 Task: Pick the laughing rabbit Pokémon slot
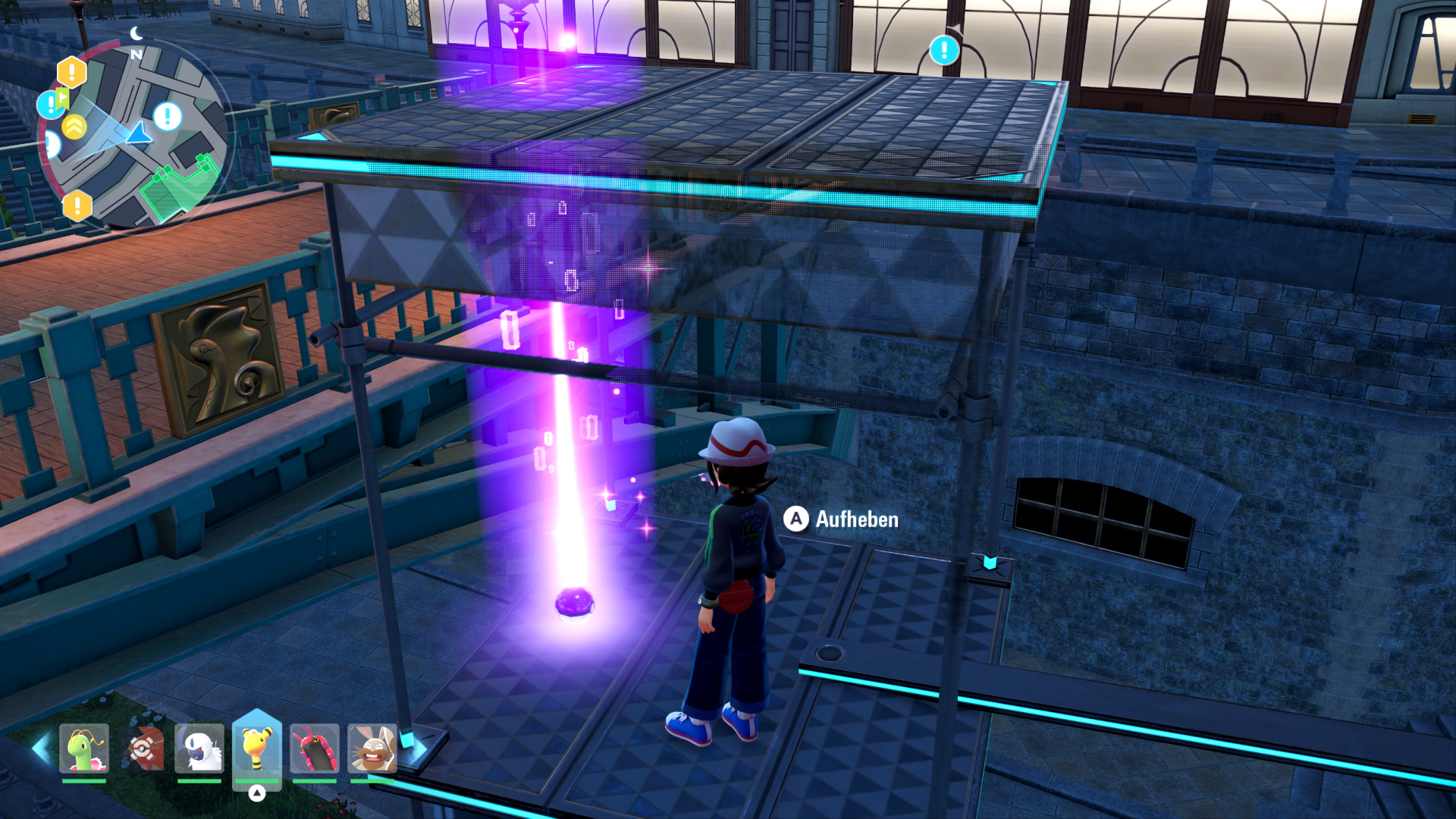[372, 748]
